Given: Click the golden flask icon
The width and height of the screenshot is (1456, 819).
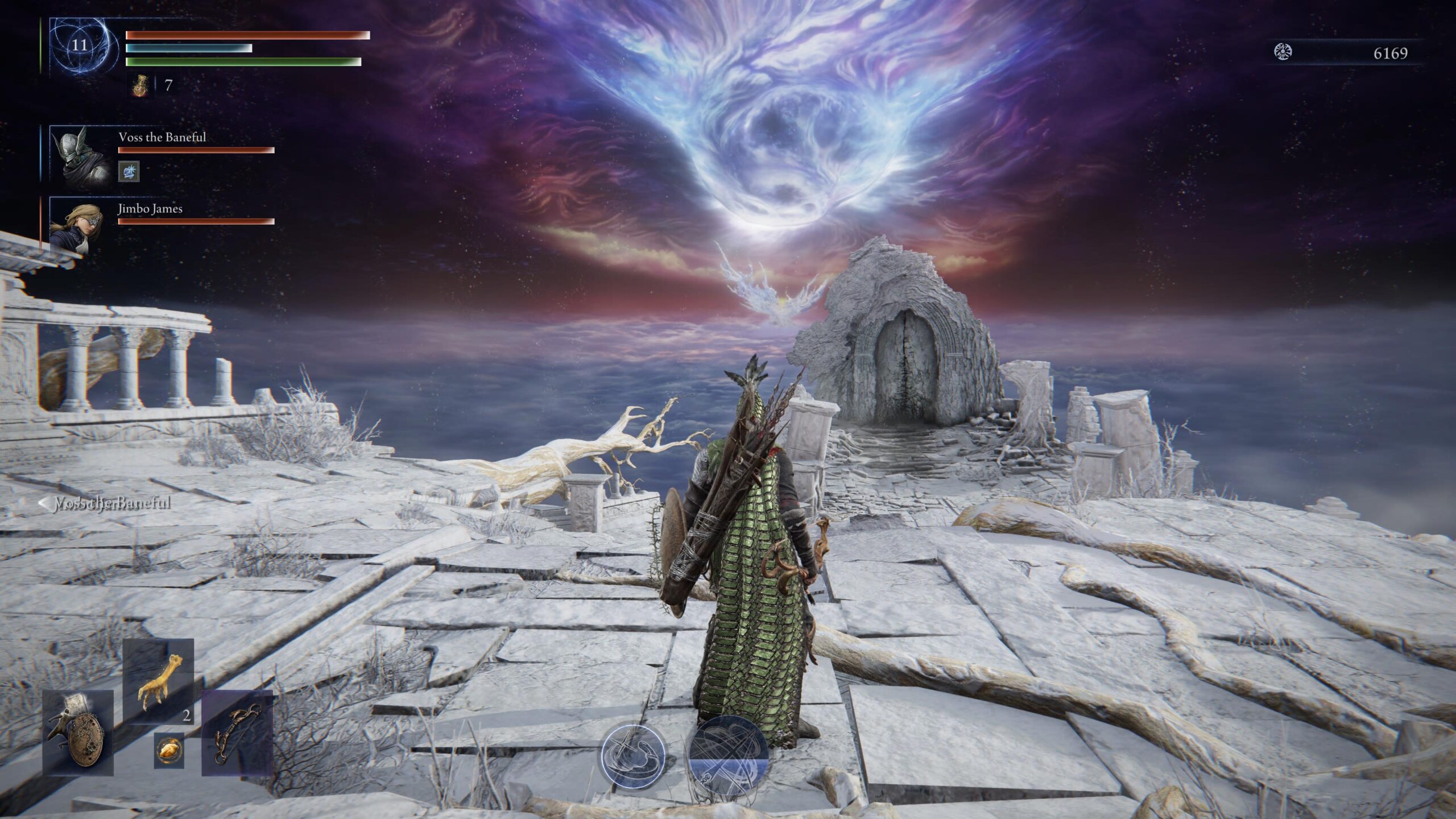Looking at the screenshot, I should coord(140,86).
